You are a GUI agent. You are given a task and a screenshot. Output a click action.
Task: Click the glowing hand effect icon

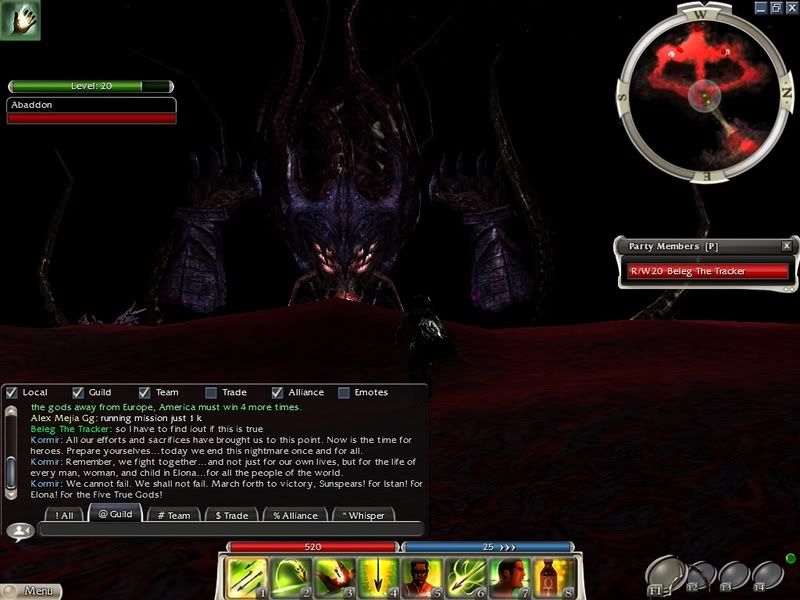click(20, 20)
